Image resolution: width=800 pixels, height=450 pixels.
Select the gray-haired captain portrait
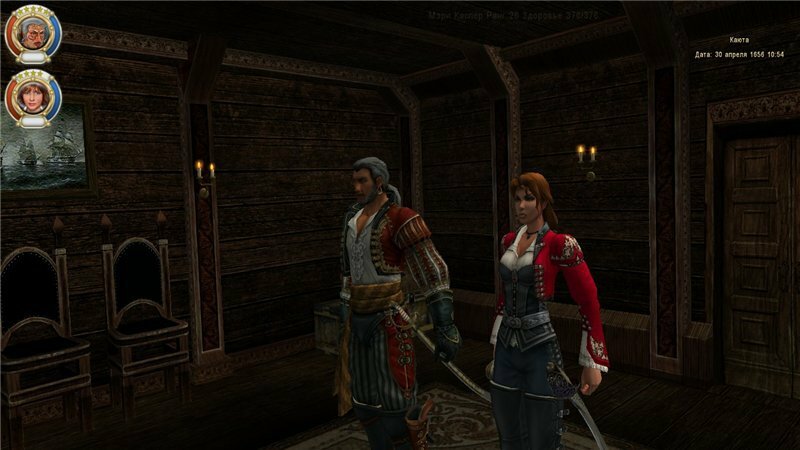31,34
